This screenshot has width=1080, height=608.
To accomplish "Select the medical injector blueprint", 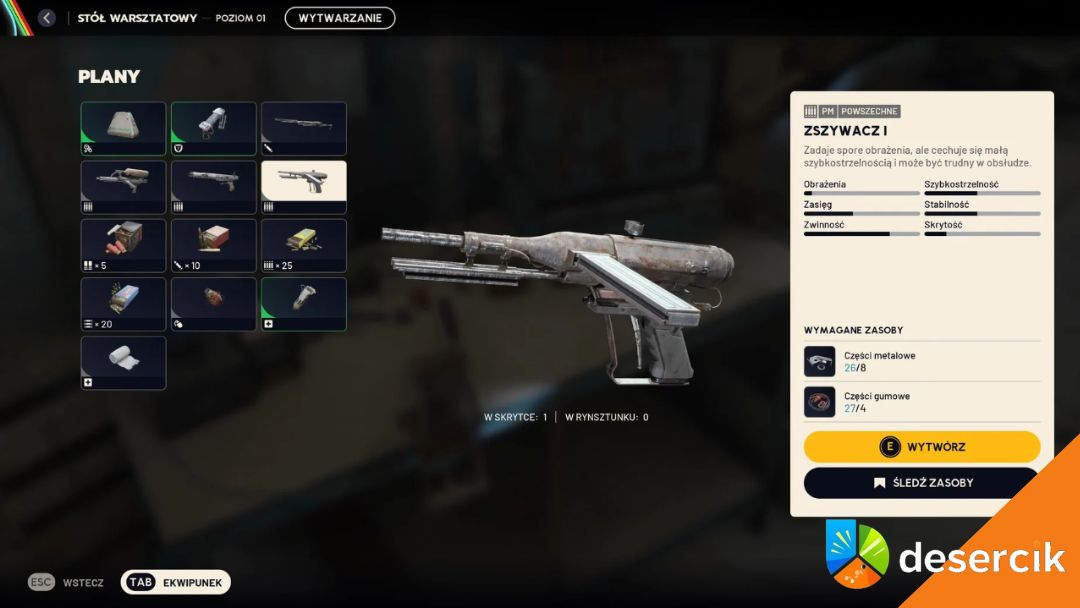I will (x=303, y=304).
